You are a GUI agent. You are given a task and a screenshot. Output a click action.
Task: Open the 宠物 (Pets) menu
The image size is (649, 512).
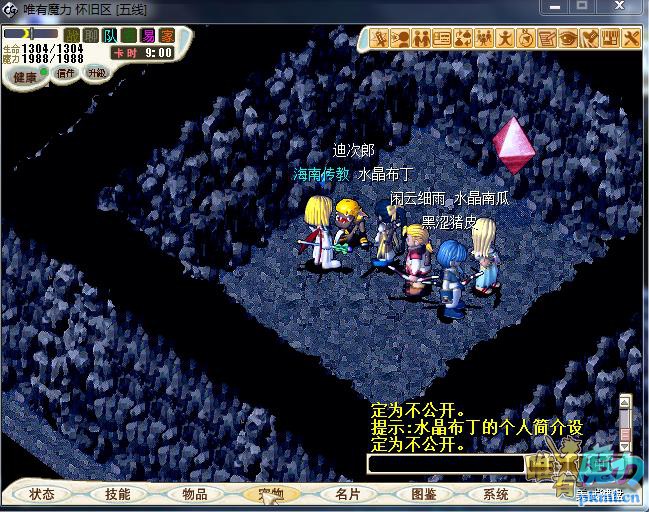coord(270,494)
